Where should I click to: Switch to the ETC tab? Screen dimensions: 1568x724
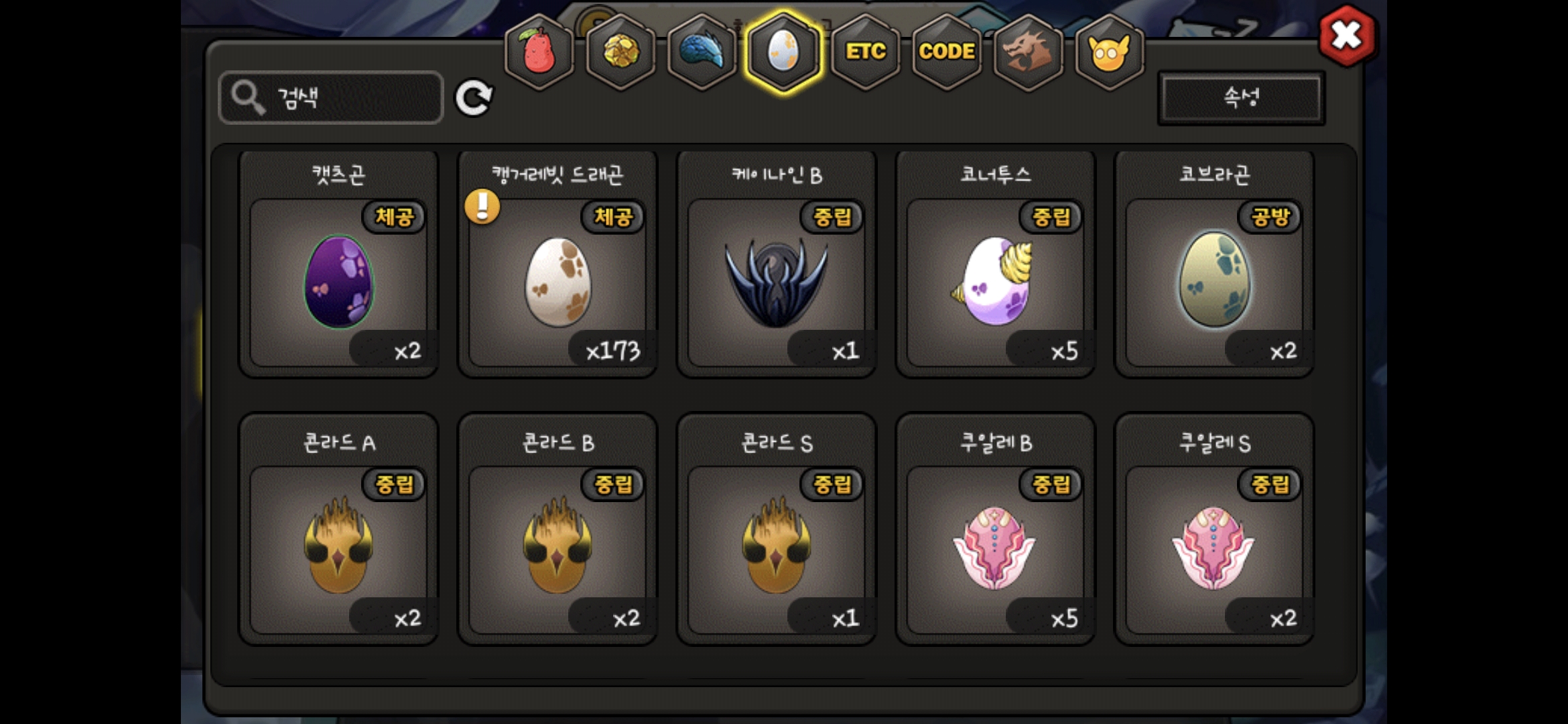point(865,52)
